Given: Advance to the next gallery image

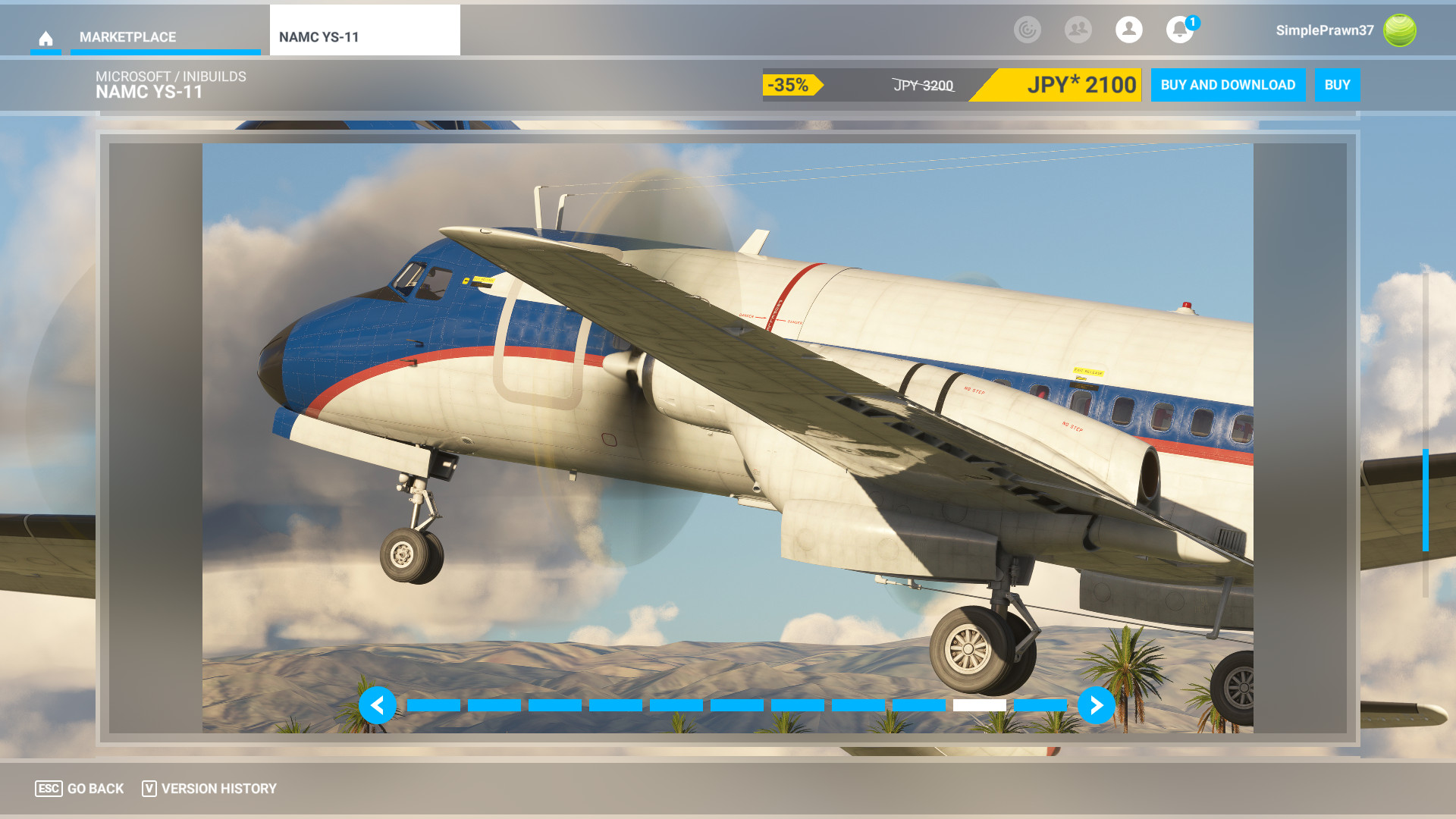Looking at the screenshot, I should coord(1096,705).
